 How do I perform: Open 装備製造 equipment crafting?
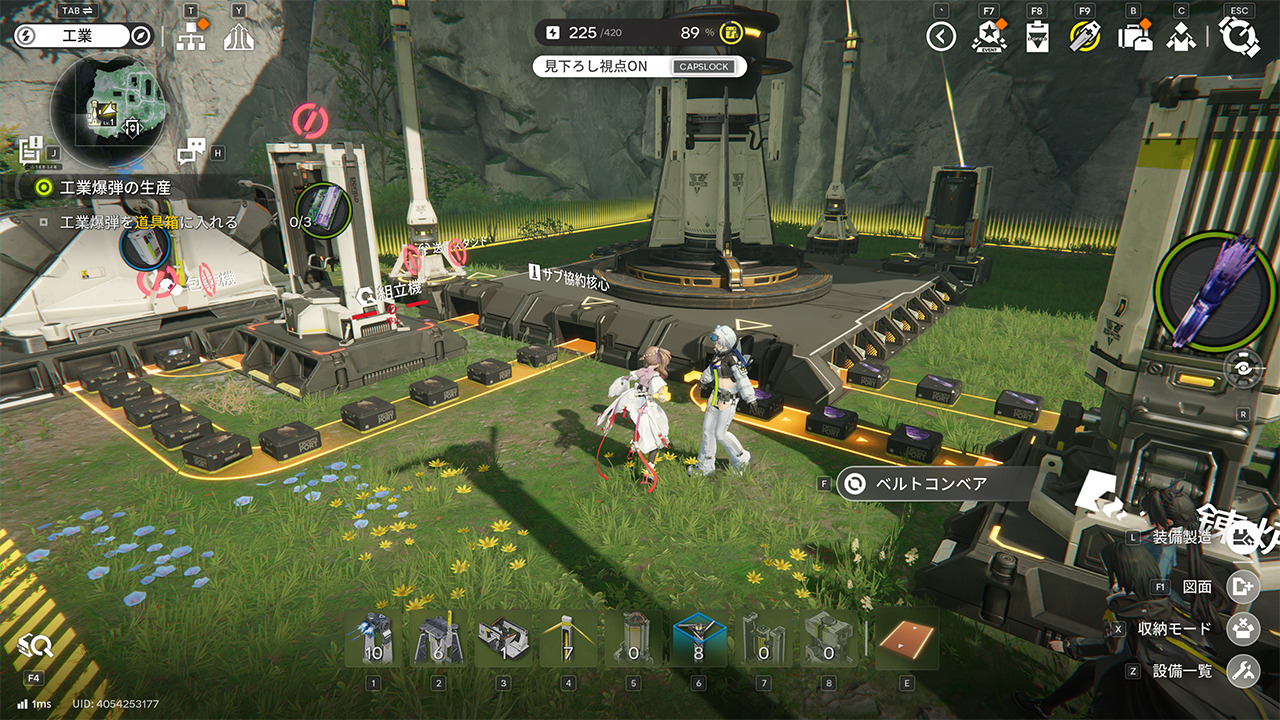(1243, 538)
